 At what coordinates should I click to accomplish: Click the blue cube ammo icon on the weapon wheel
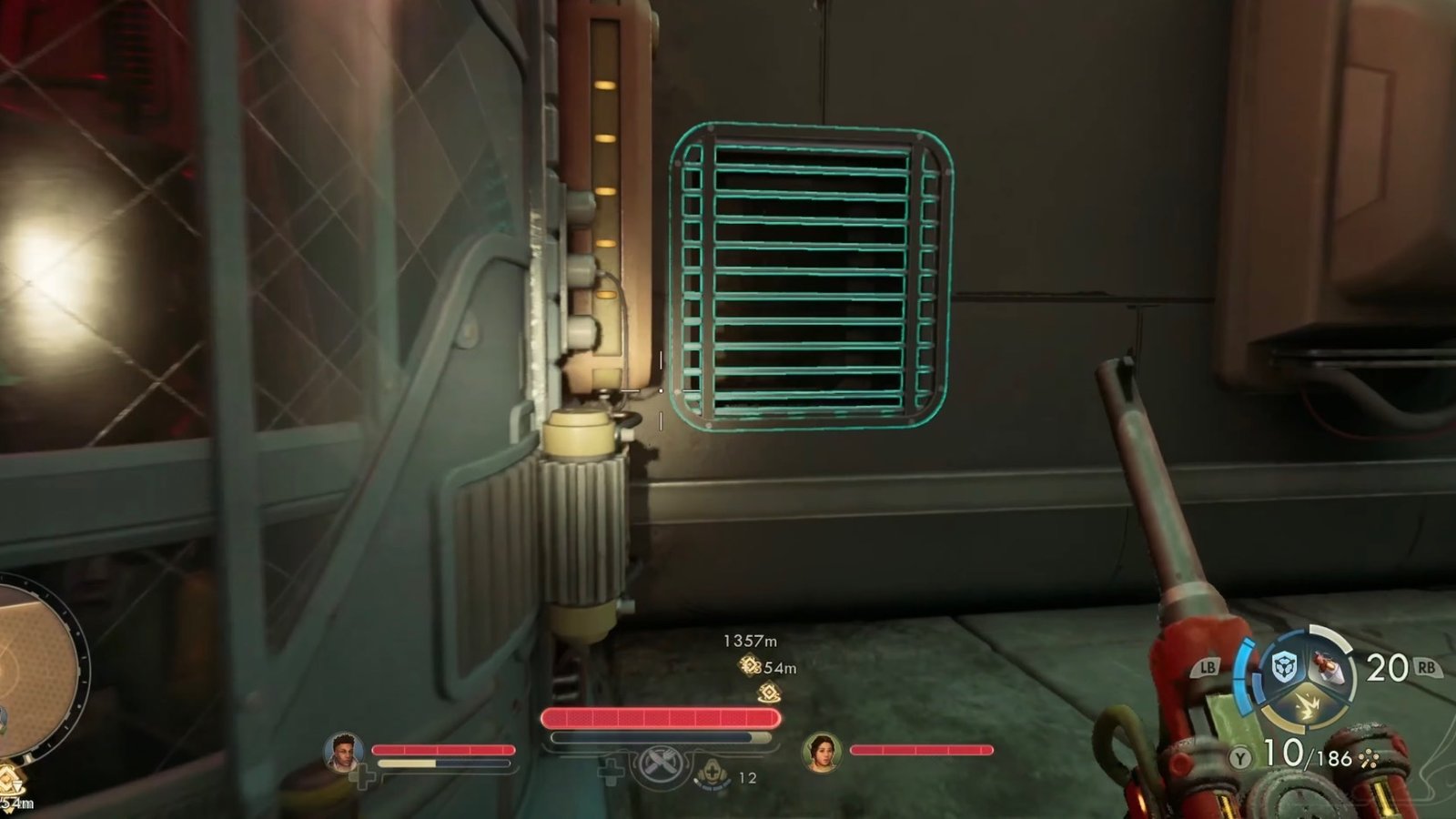point(1285,667)
